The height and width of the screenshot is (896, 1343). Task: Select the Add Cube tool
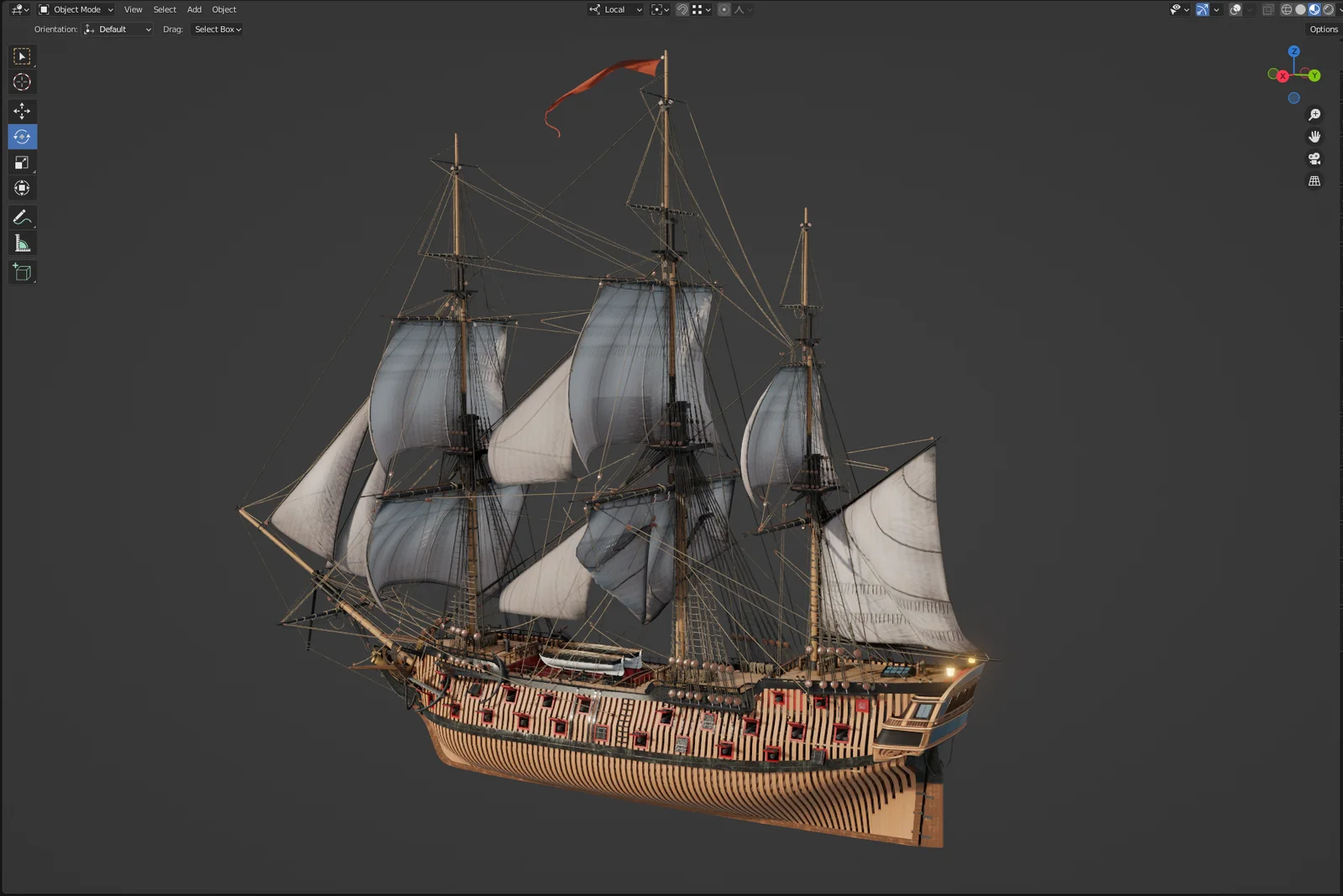22,272
